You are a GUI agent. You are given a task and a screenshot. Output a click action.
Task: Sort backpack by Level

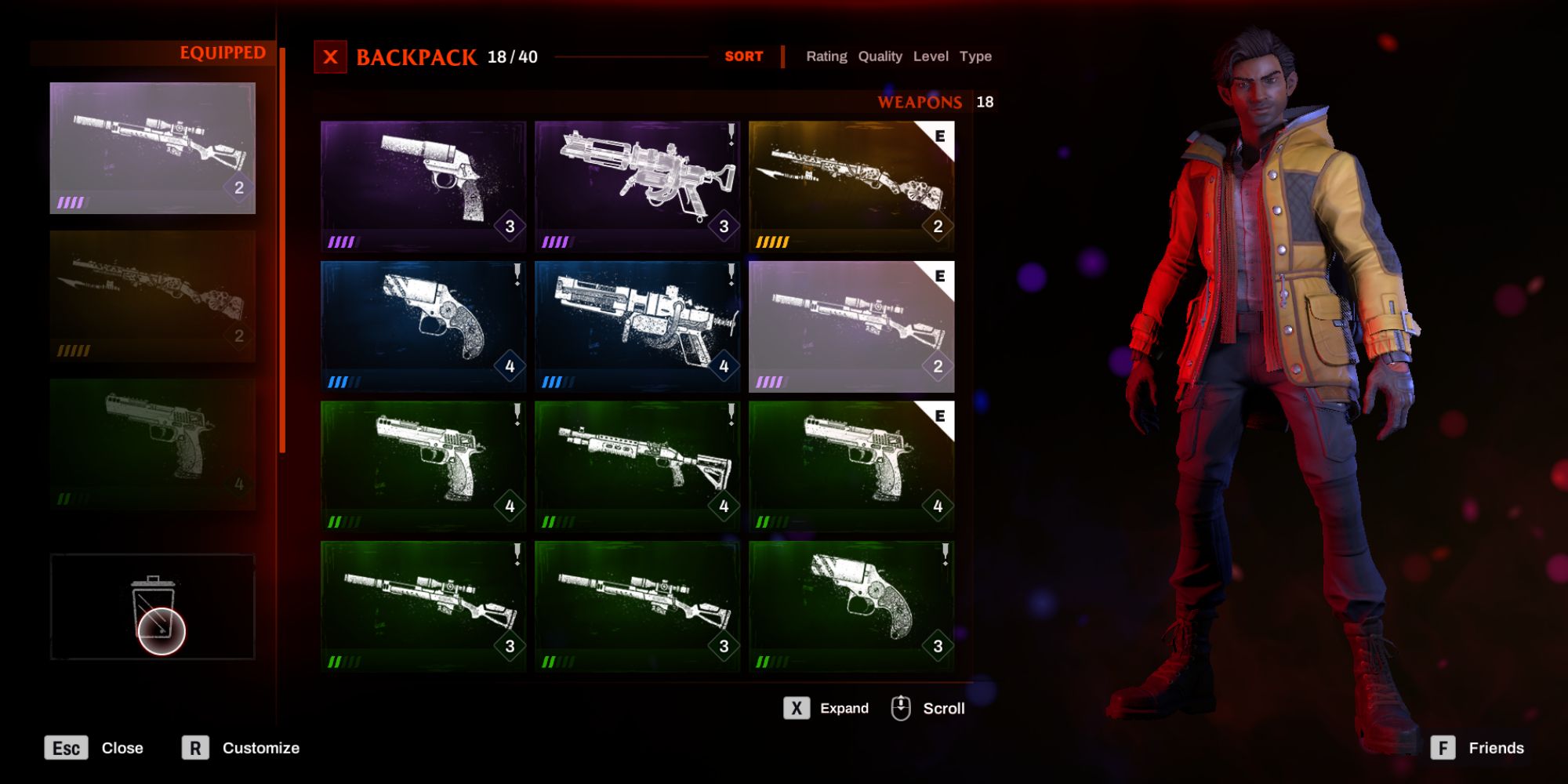point(931,56)
